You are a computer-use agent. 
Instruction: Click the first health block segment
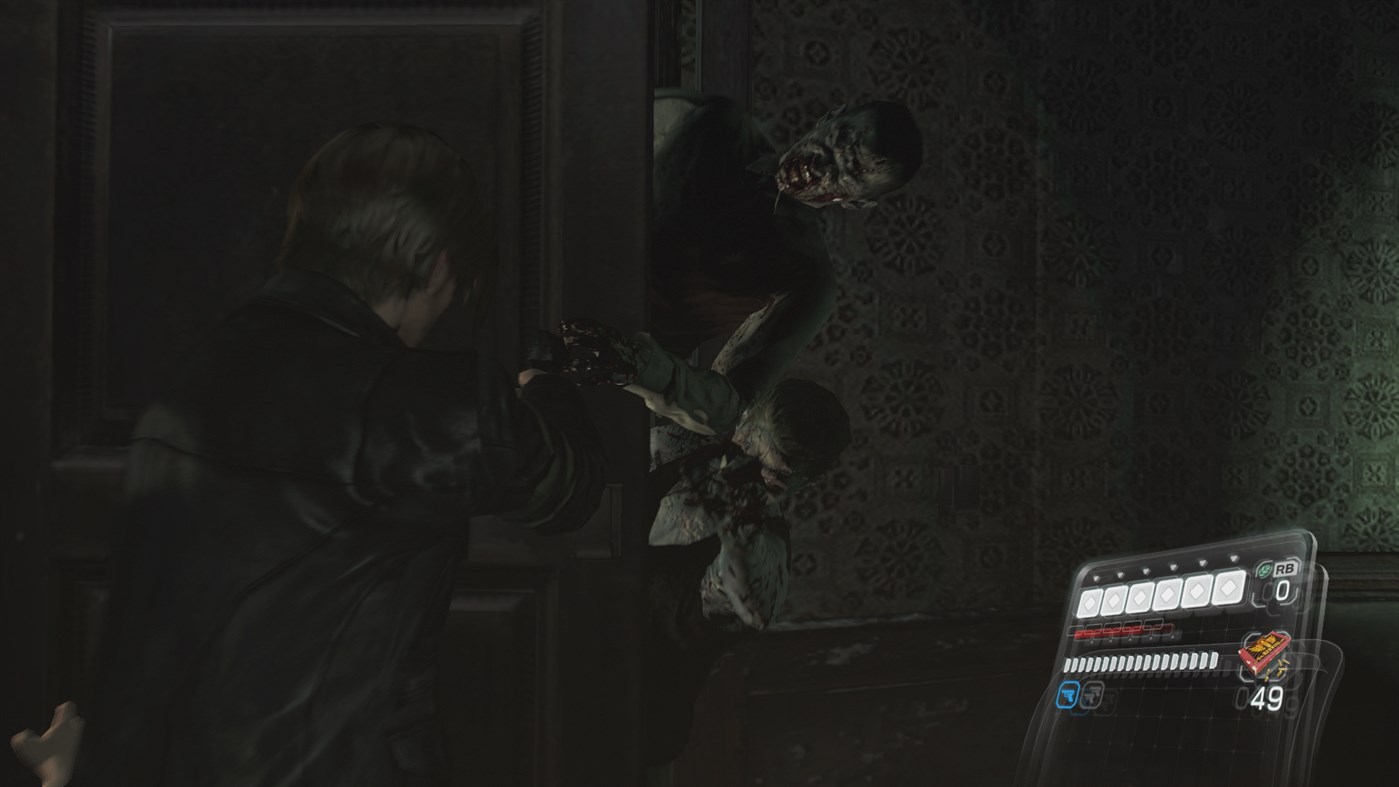click(1090, 600)
